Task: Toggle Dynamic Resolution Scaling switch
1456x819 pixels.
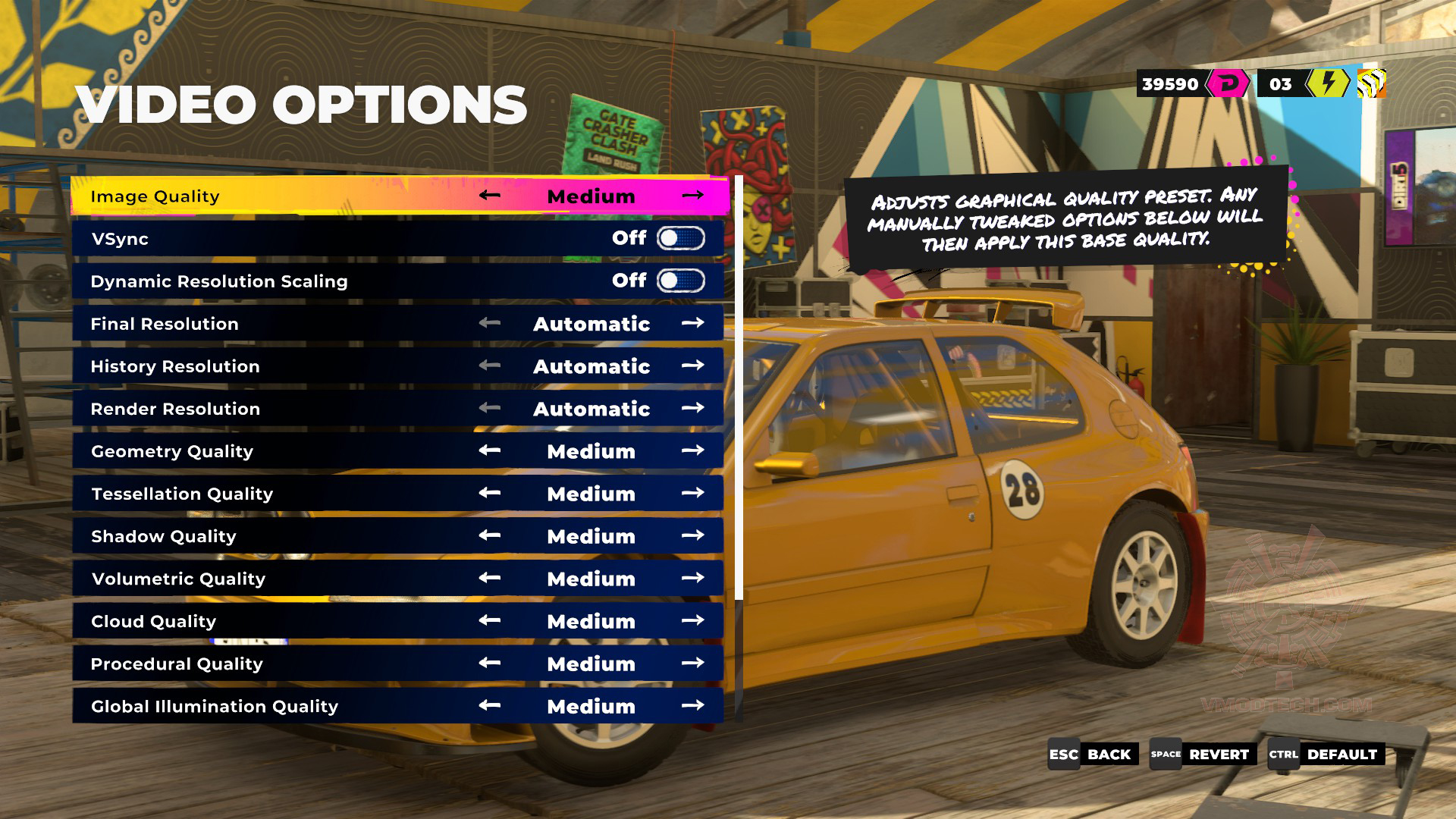Action: coord(680,281)
